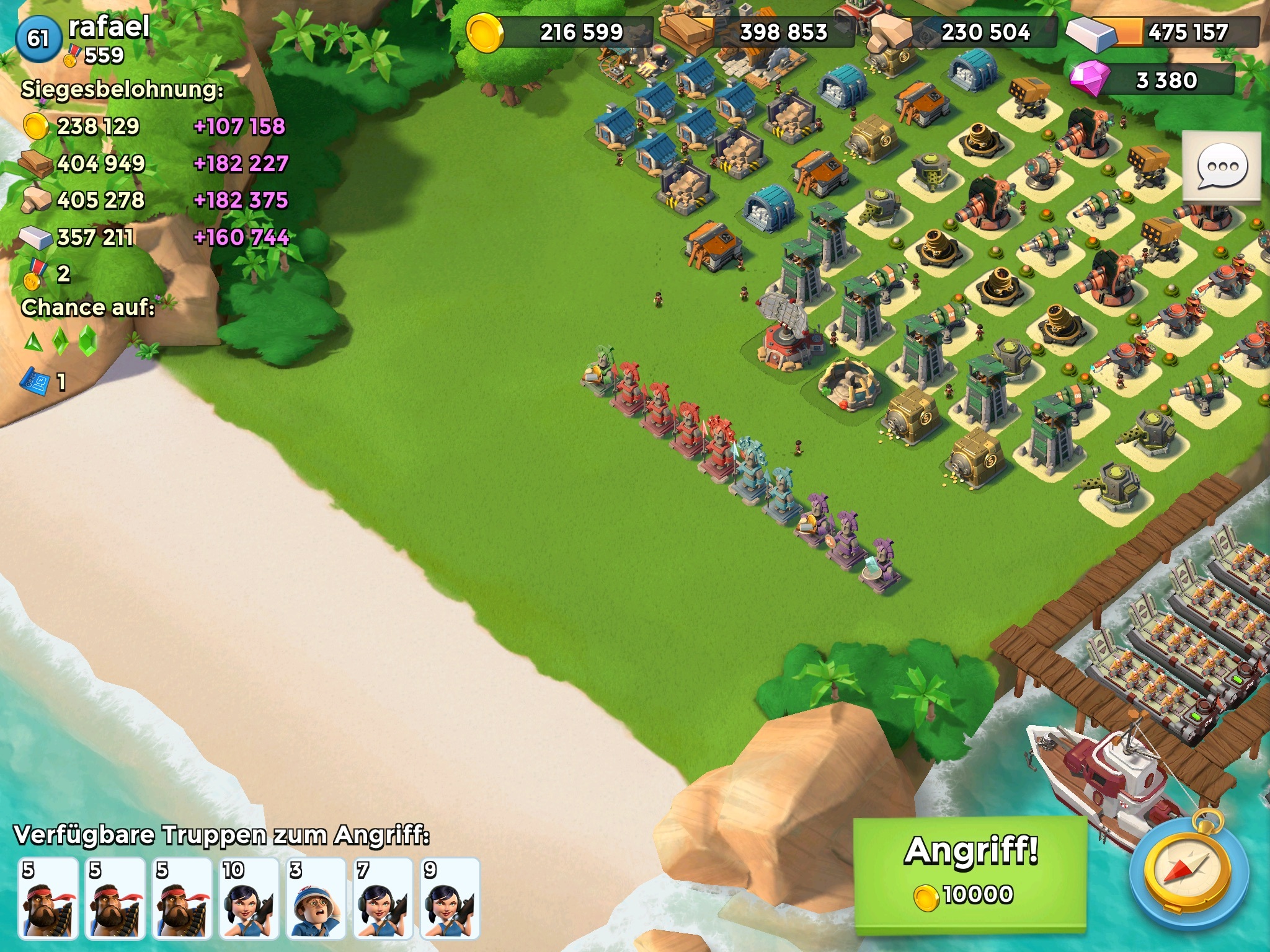Select the Zooka card with 10 troops

tap(249, 898)
